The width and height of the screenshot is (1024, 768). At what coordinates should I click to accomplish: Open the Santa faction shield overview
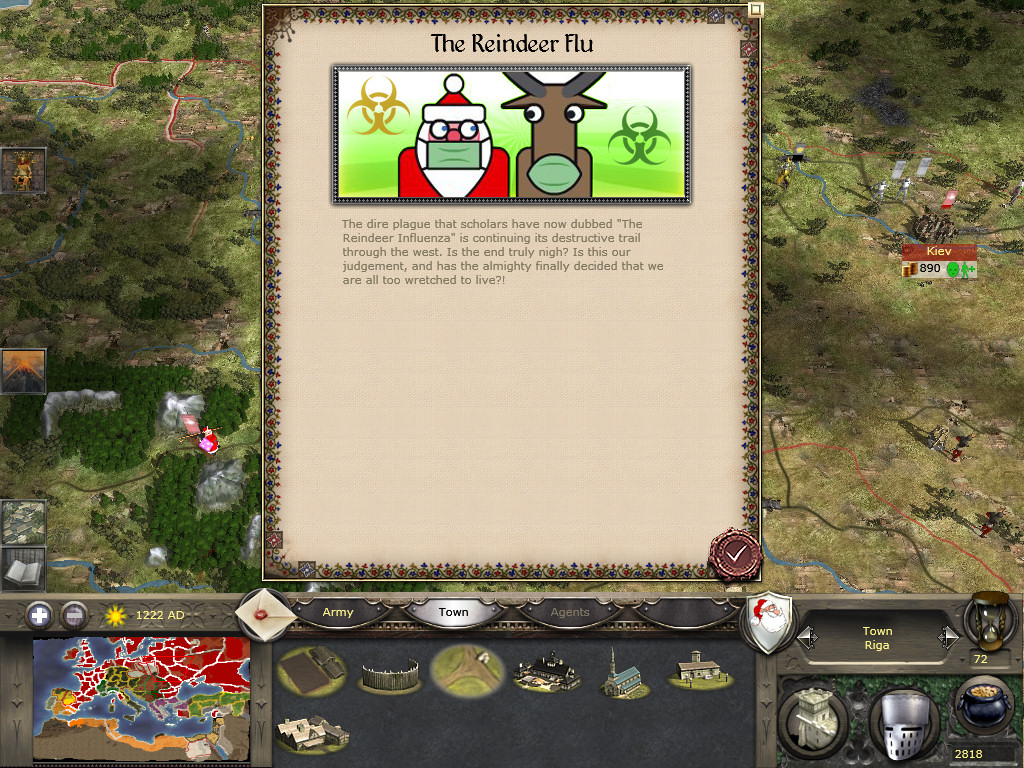[770, 622]
